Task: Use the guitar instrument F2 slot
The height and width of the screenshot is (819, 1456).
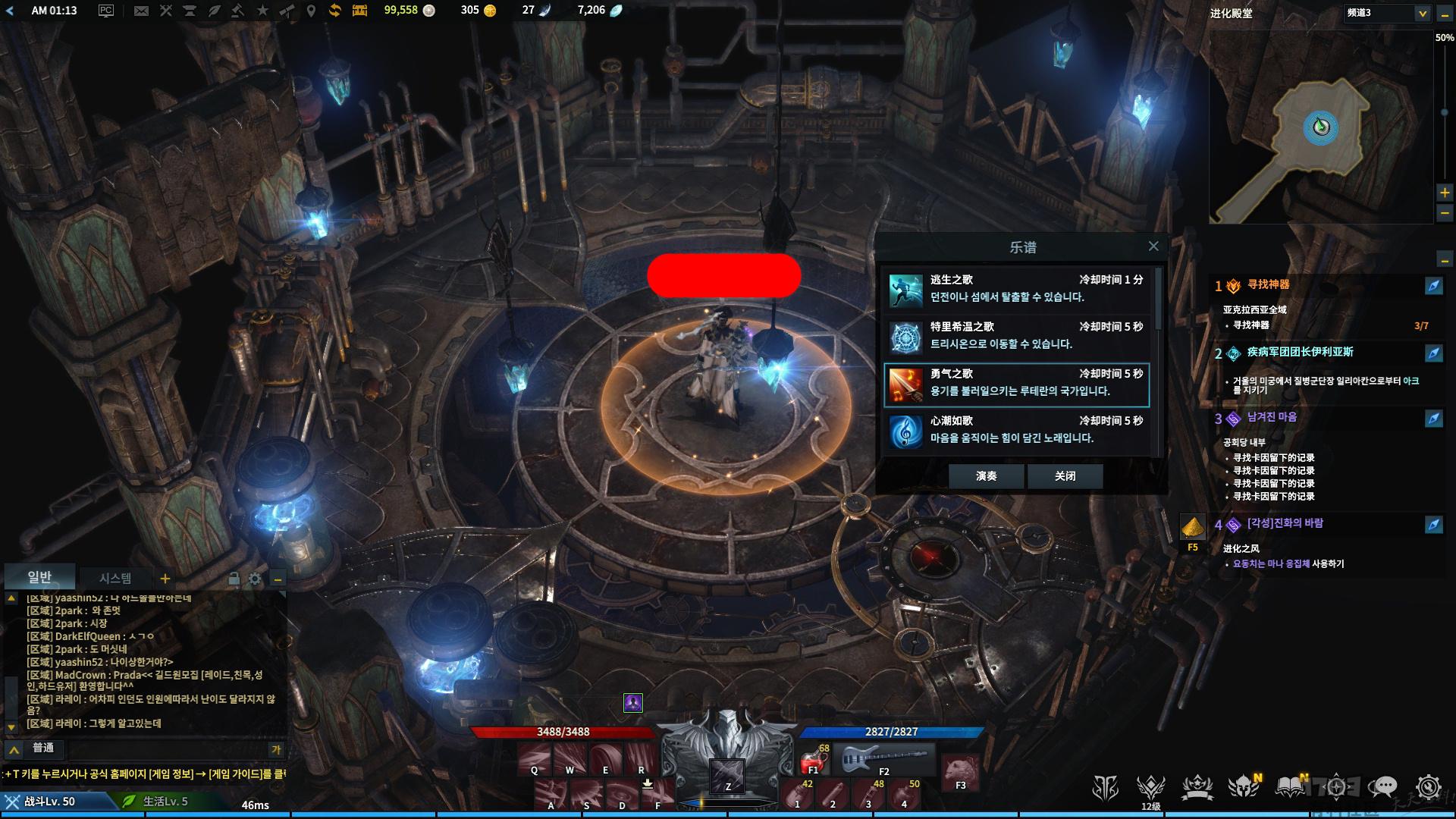Action: point(884,758)
